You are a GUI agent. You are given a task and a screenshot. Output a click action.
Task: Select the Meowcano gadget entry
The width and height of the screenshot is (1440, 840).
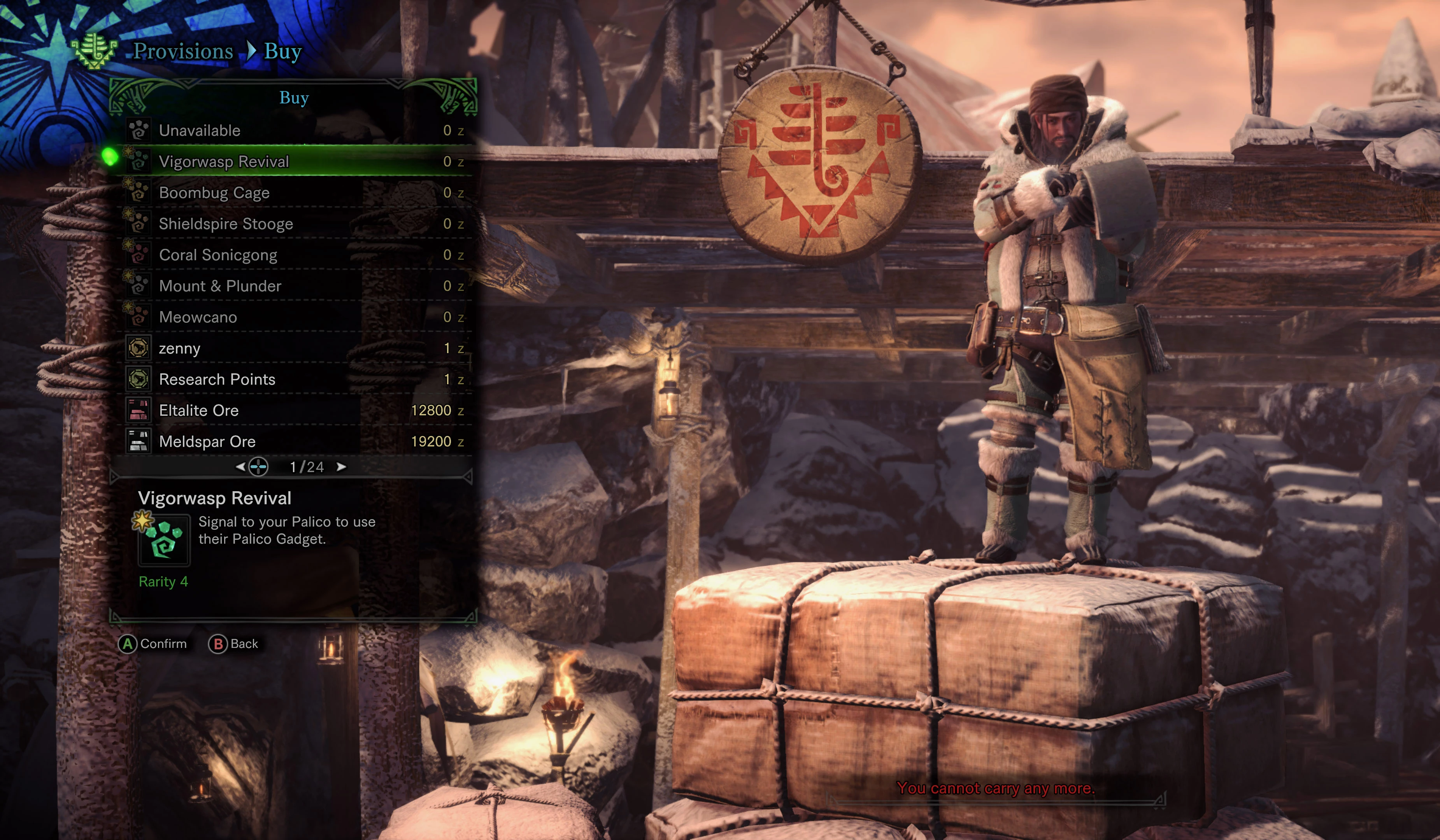294,317
